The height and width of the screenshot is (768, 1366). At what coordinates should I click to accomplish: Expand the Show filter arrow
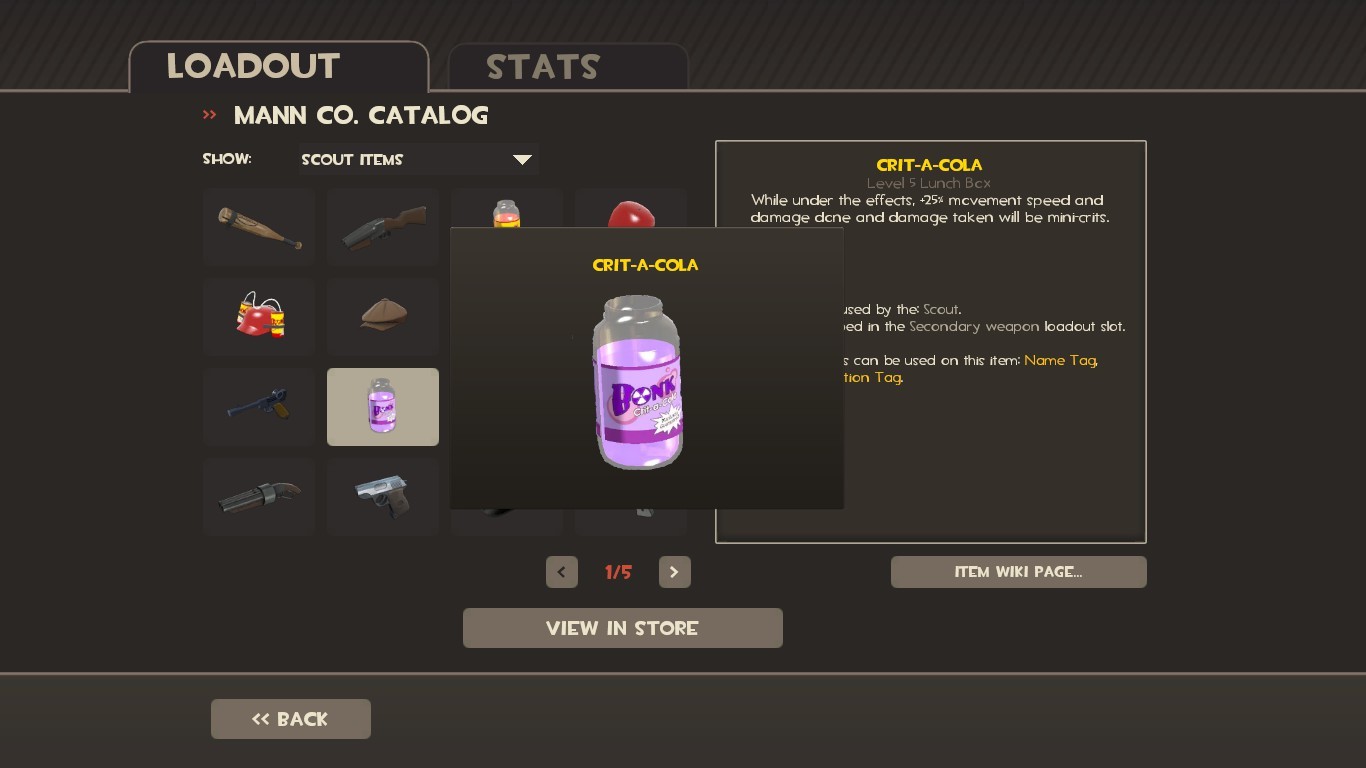click(x=522, y=159)
